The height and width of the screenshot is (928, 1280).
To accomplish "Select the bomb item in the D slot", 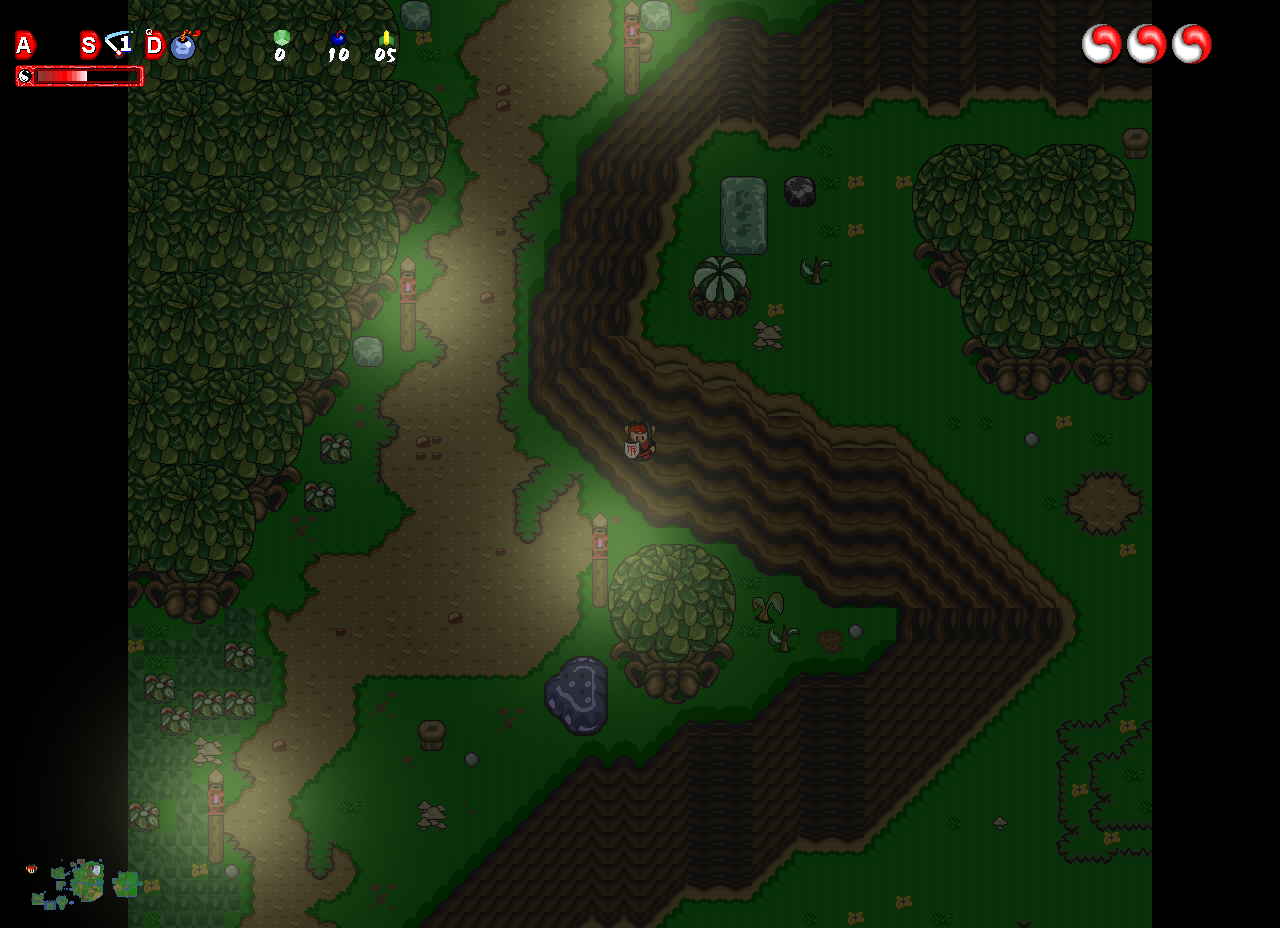I will click(x=183, y=45).
